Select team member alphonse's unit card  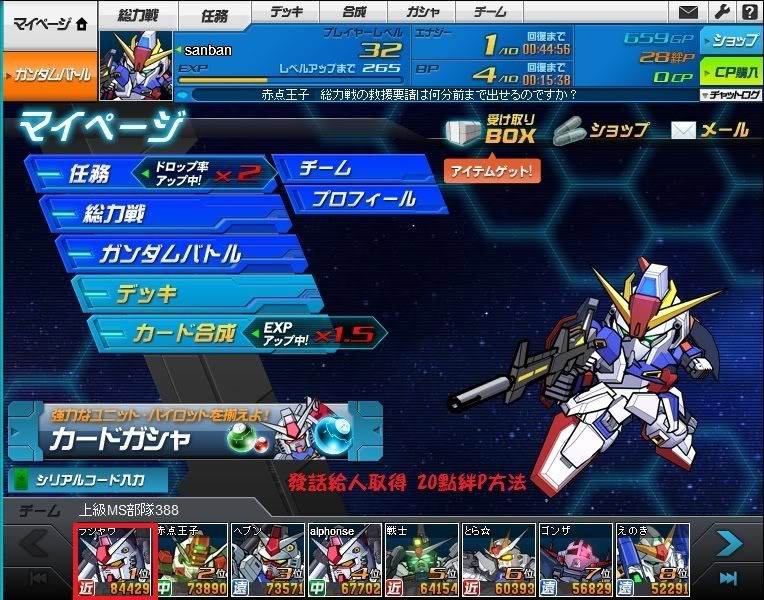345,560
